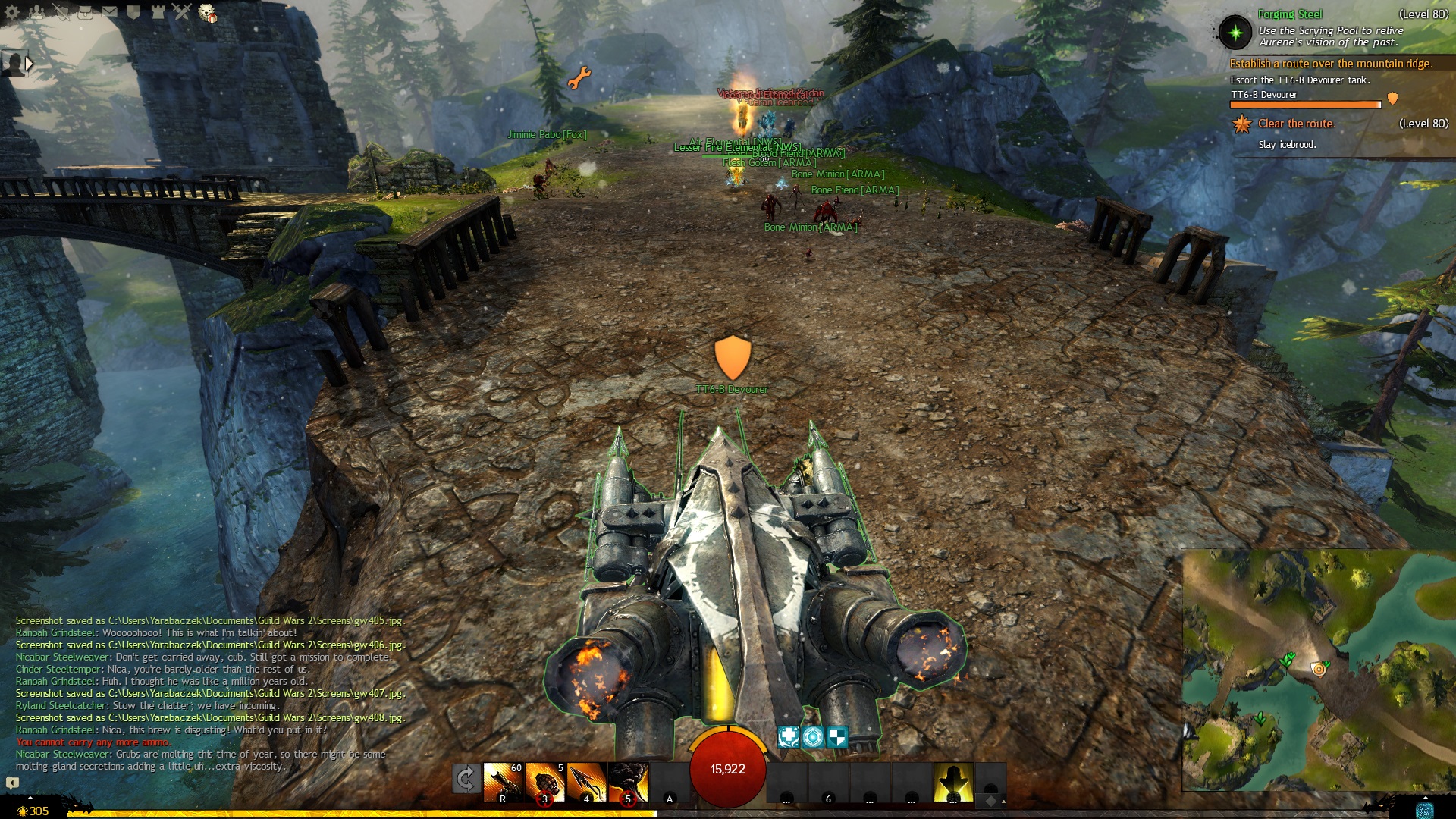The image size is (1456, 819).
Task: Open the Hero panel sword-and-shield icon
Action: (x=61, y=12)
